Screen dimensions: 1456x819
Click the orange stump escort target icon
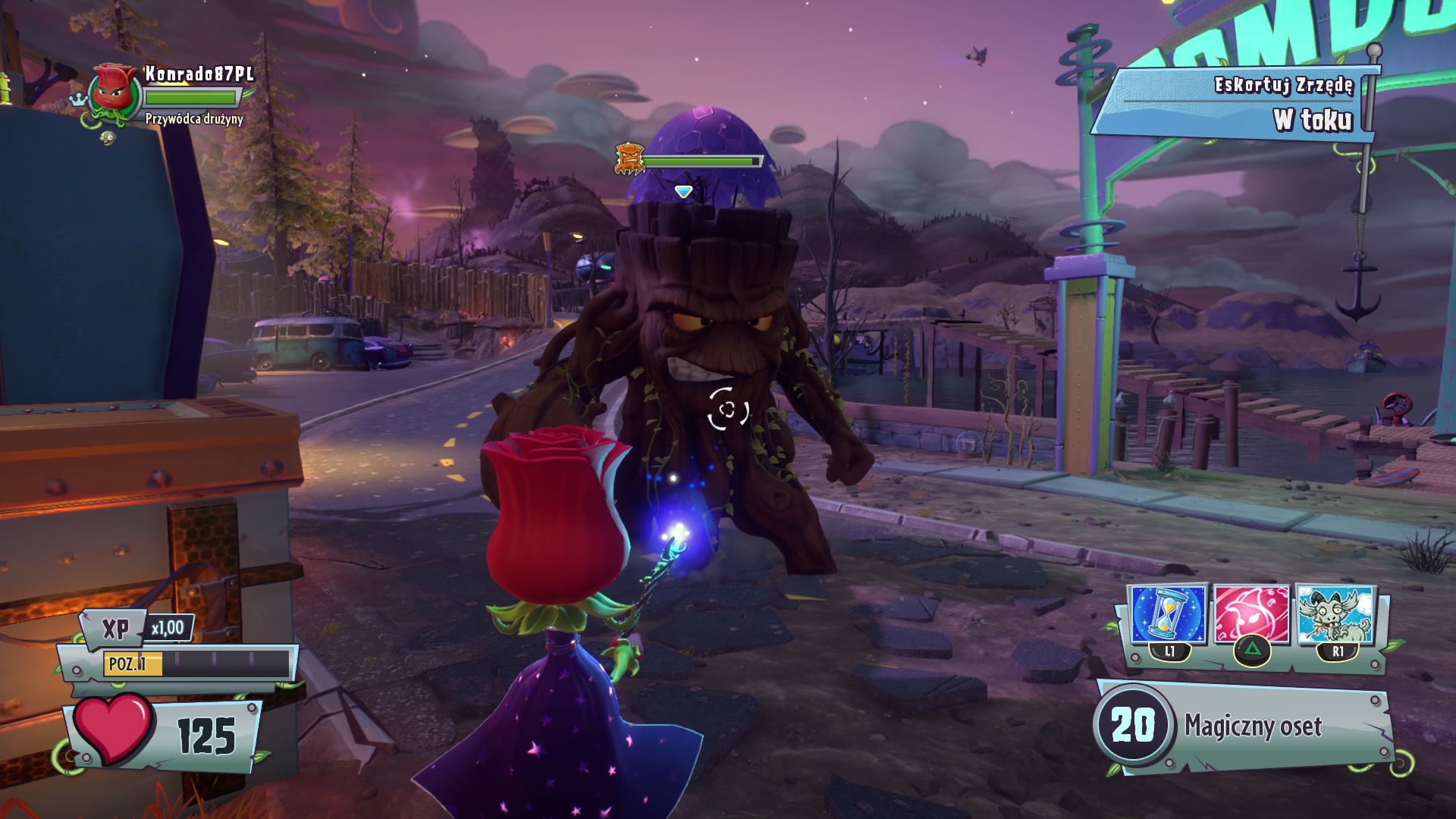pyautogui.click(x=629, y=159)
